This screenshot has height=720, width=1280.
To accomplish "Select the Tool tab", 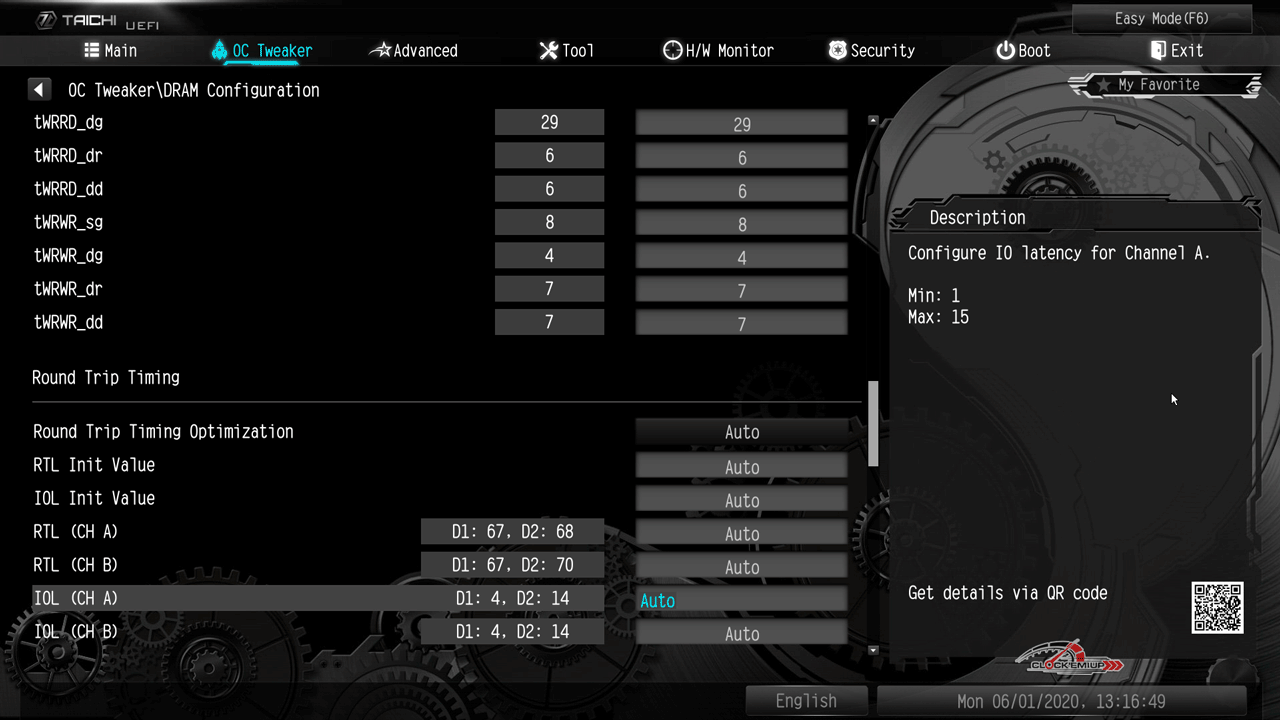I will pos(566,51).
